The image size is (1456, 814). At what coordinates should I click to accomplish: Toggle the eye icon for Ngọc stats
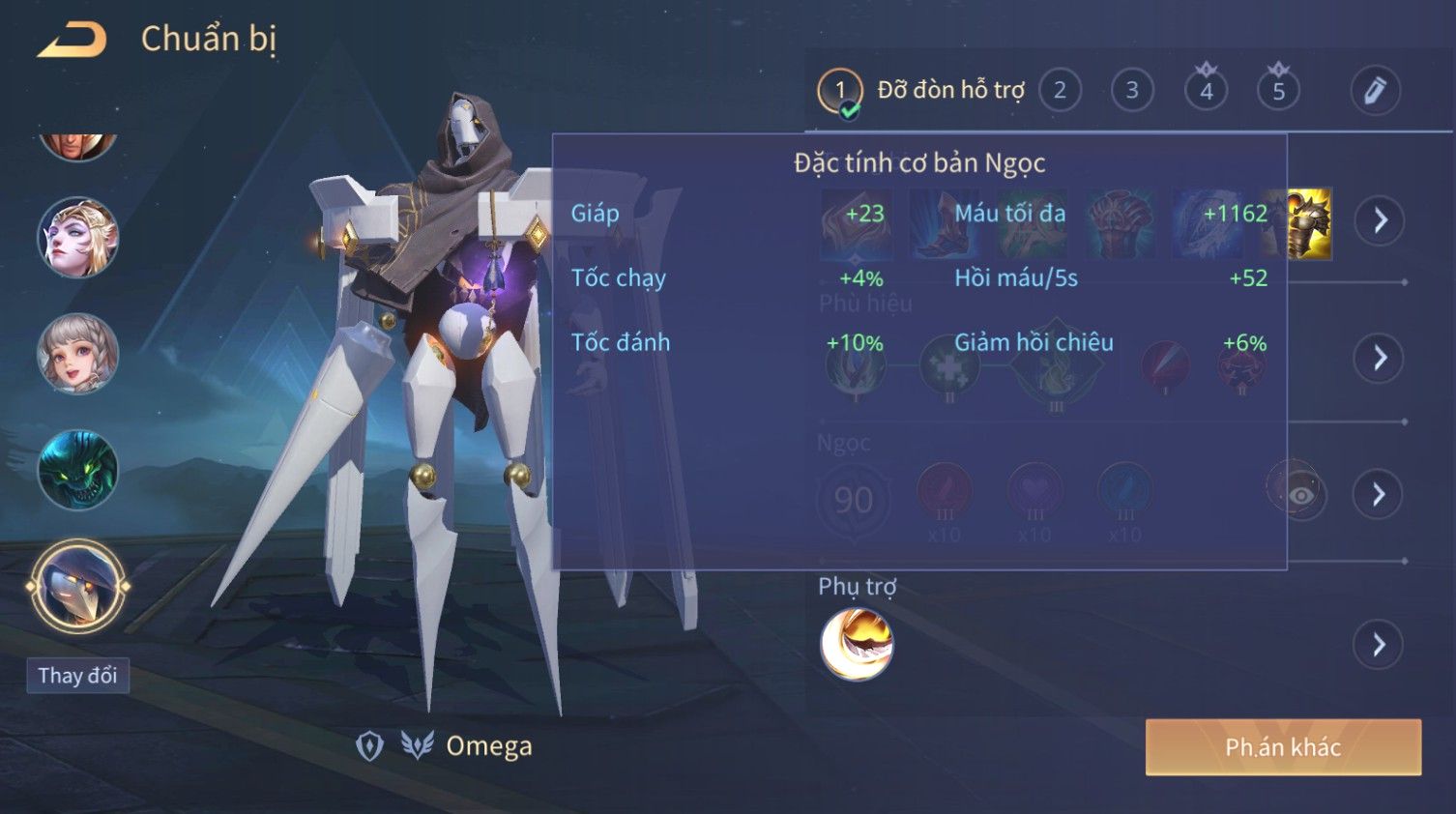click(x=1301, y=495)
